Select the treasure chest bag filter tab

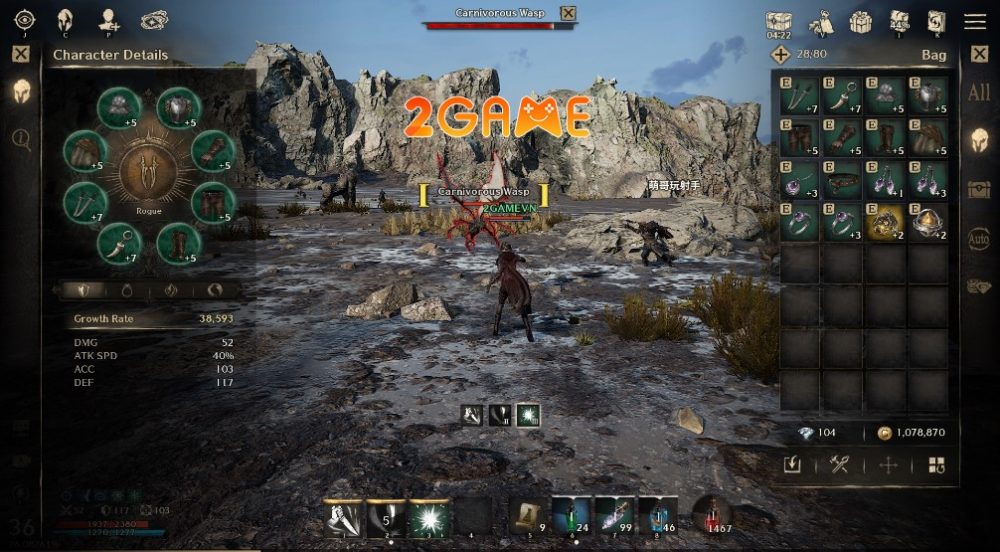(979, 190)
